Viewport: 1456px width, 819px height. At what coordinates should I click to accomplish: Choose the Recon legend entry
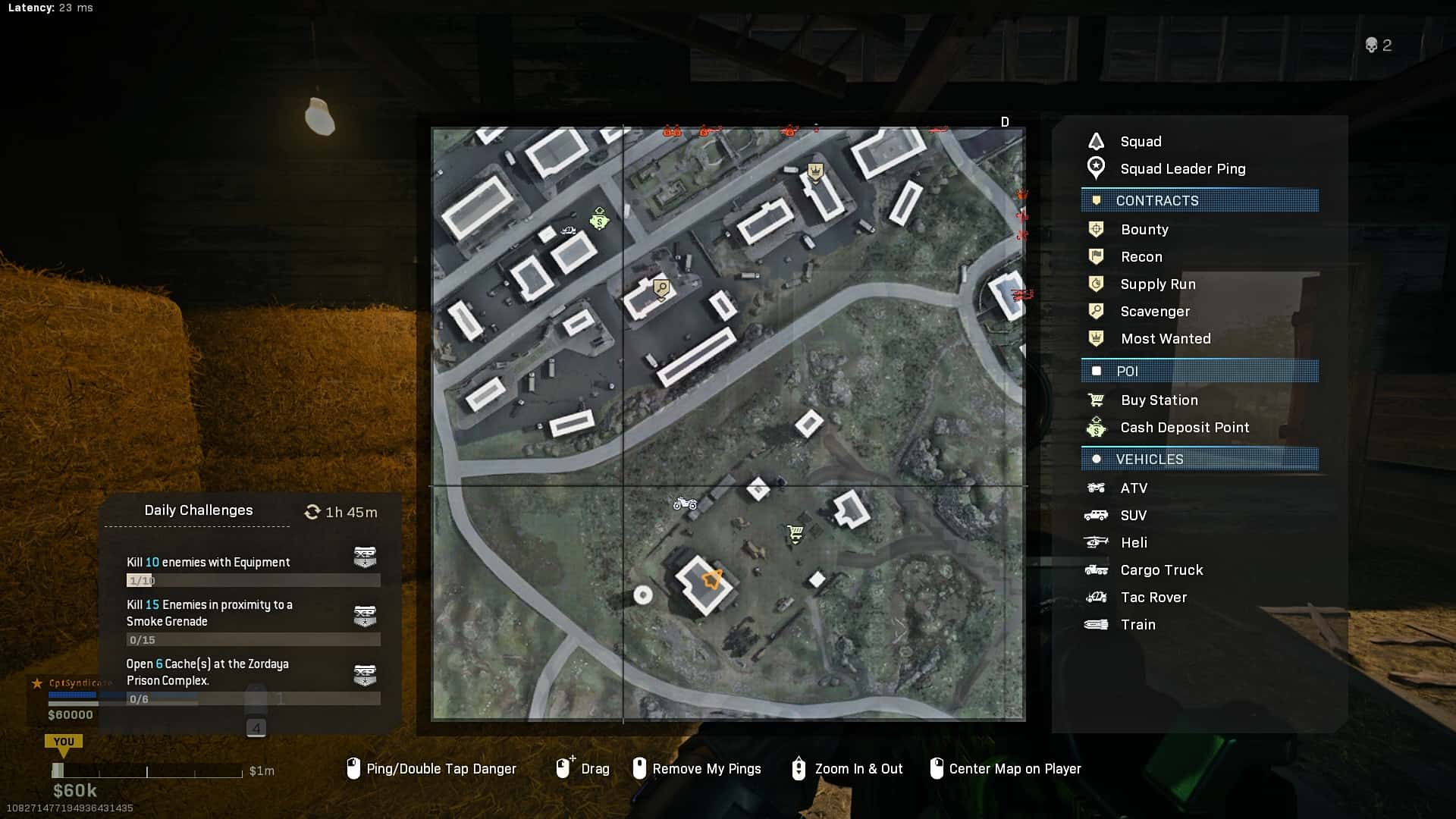[1141, 257]
